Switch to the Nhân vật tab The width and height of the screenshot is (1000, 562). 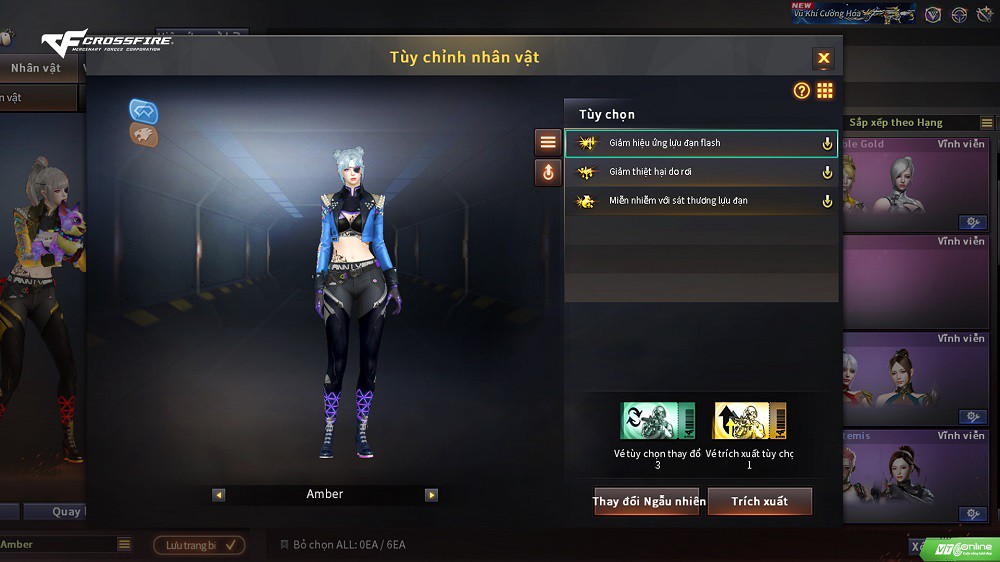(36, 68)
